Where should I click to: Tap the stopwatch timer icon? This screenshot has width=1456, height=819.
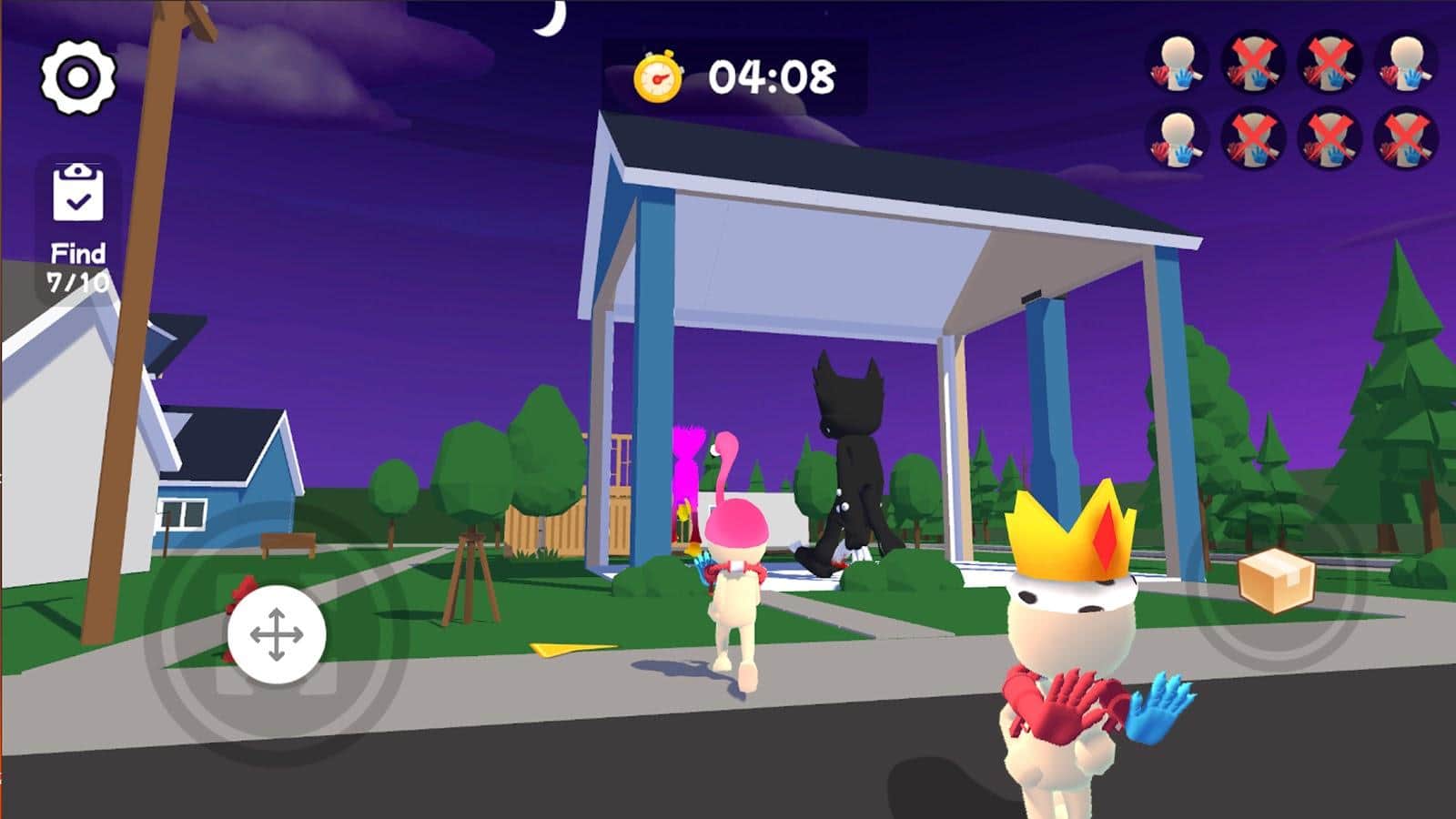tap(659, 79)
